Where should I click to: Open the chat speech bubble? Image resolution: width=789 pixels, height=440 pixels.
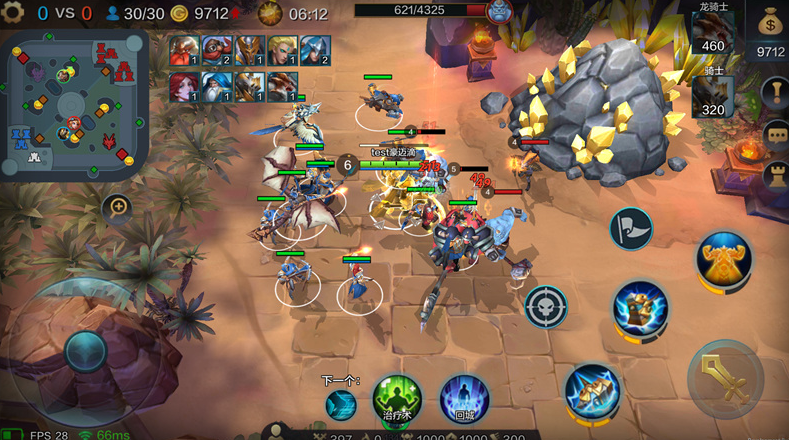[775, 137]
